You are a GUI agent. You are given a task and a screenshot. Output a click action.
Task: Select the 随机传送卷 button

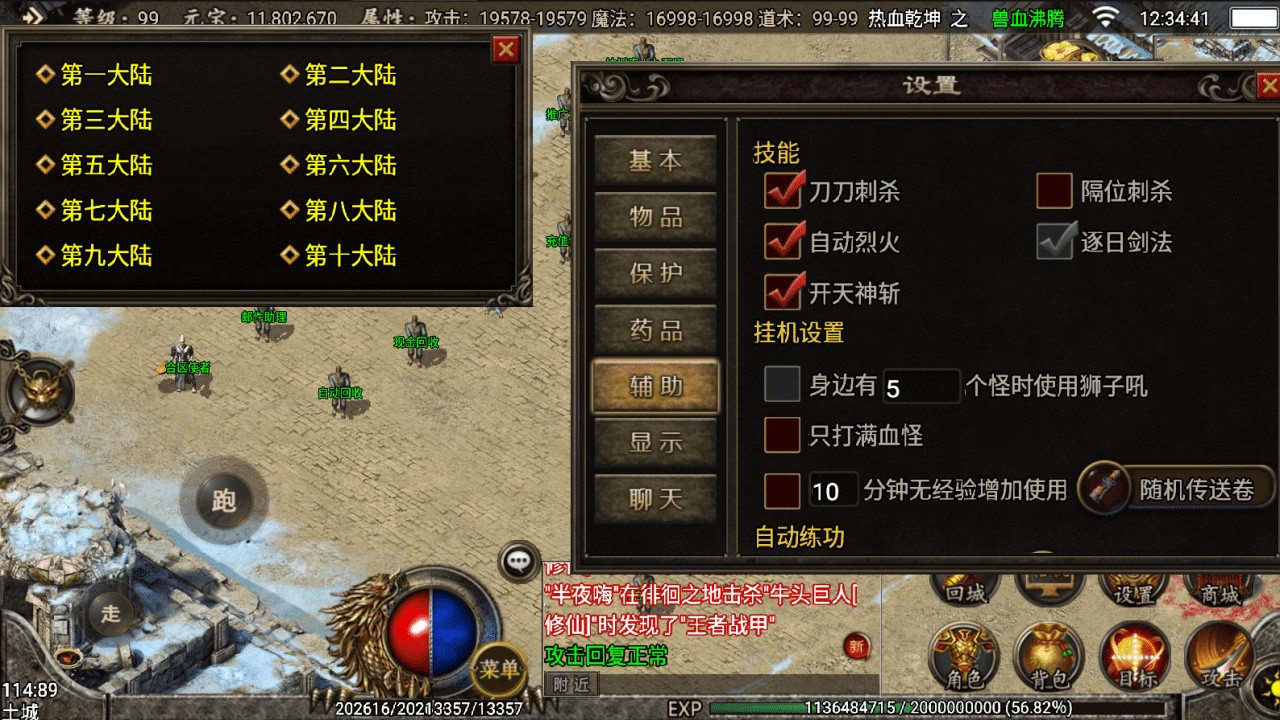[x=1178, y=490]
